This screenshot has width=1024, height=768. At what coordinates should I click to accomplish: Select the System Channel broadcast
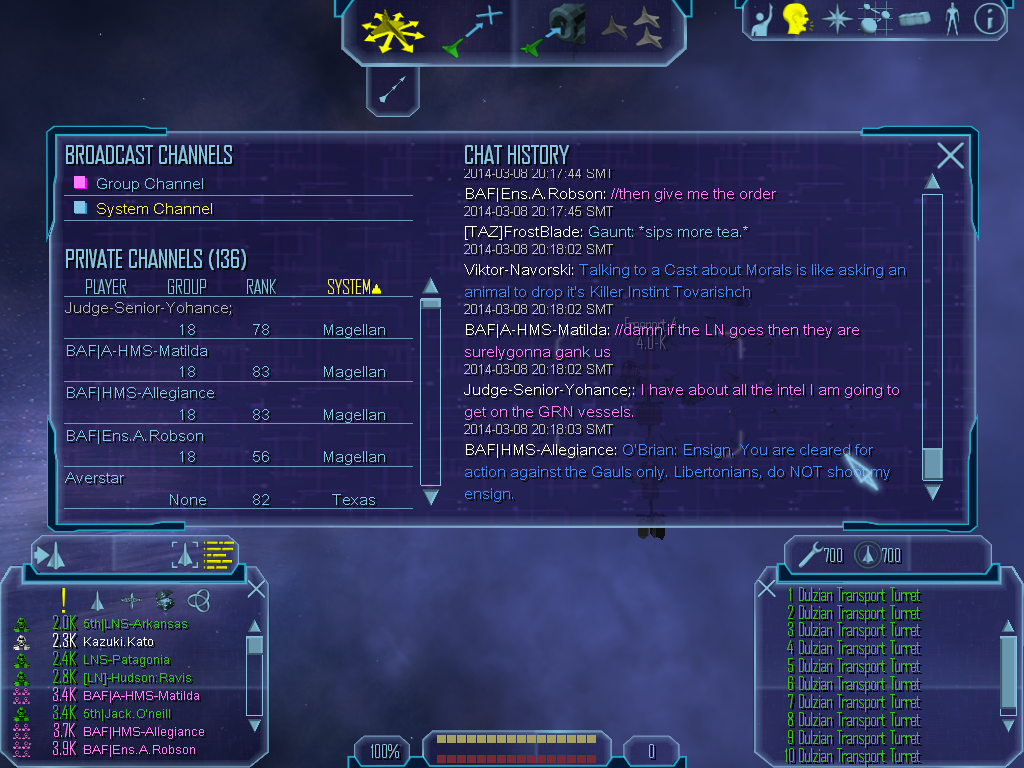(x=154, y=209)
